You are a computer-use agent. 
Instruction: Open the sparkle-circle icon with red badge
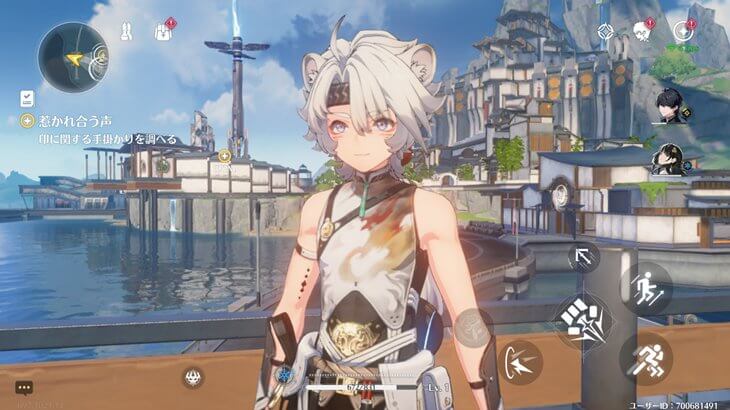coord(683,31)
